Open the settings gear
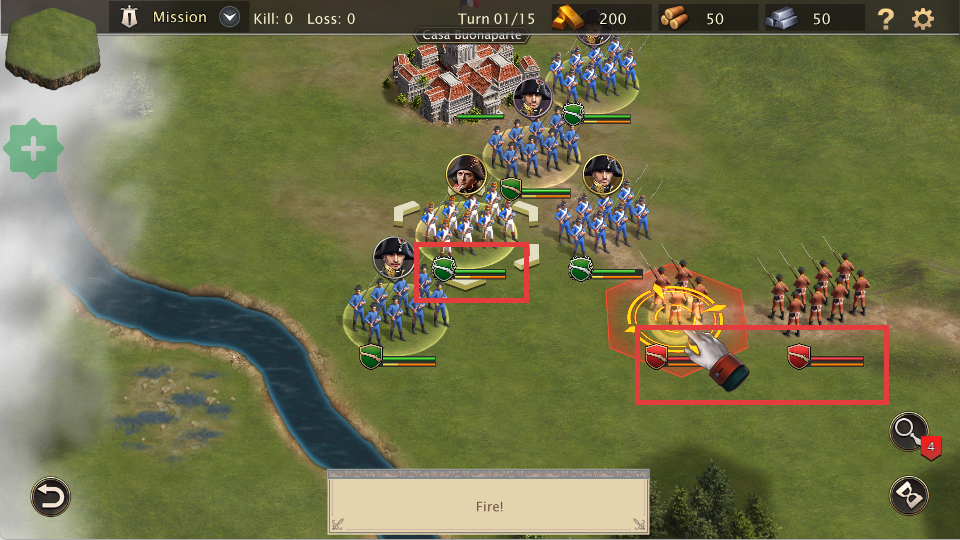Screen dimensions: 960x540 (x=922, y=18)
